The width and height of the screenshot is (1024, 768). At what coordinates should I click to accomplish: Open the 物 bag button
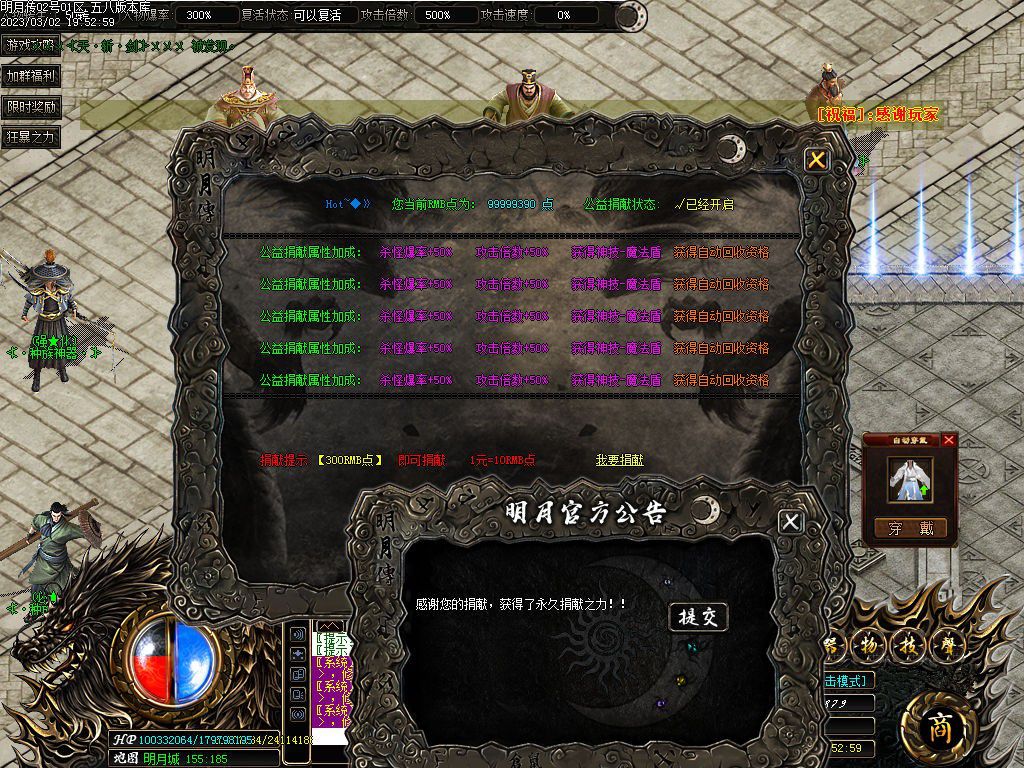(x=869, y=645)
